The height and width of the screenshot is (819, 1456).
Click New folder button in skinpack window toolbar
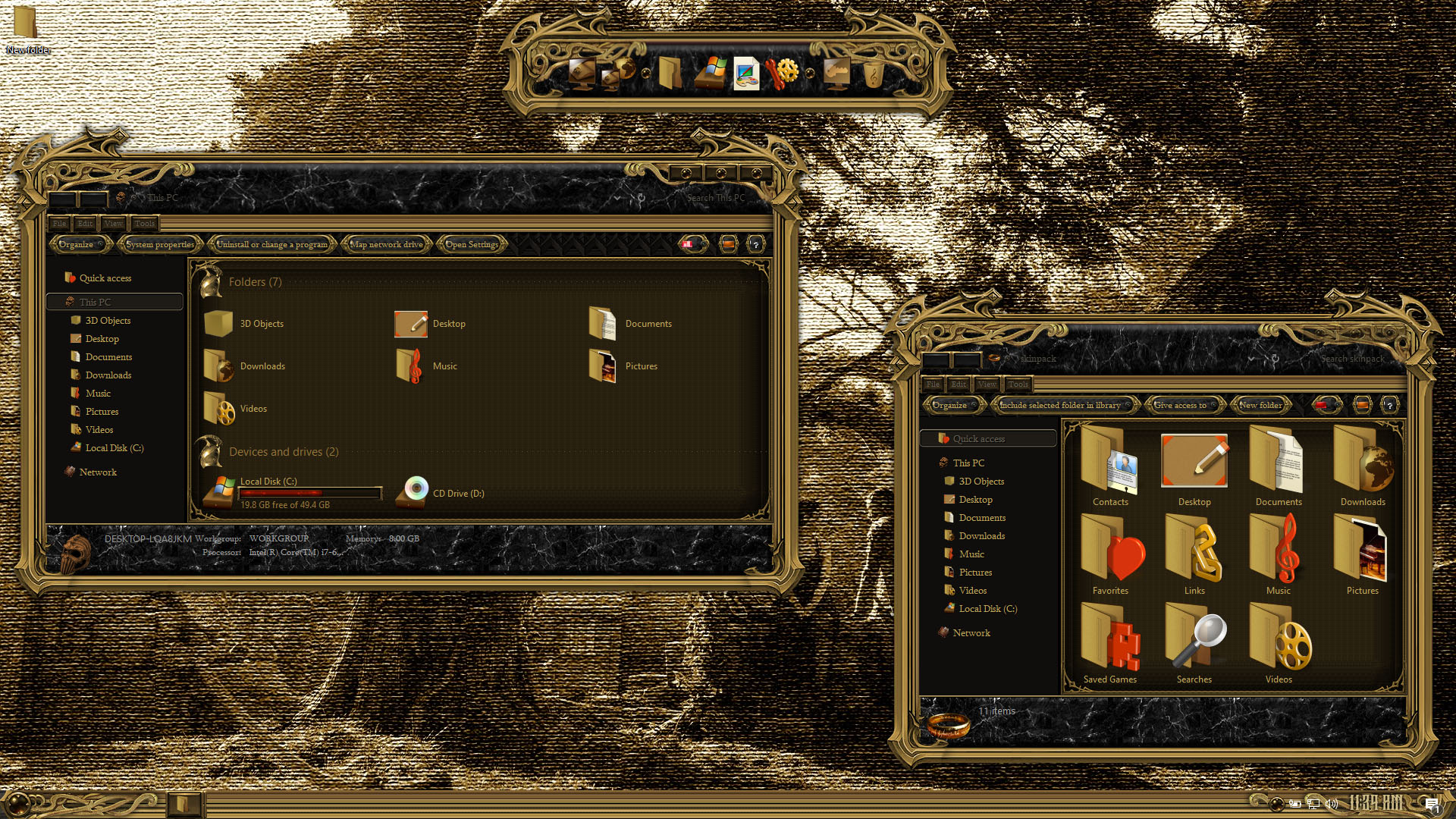pos(1260,405)
